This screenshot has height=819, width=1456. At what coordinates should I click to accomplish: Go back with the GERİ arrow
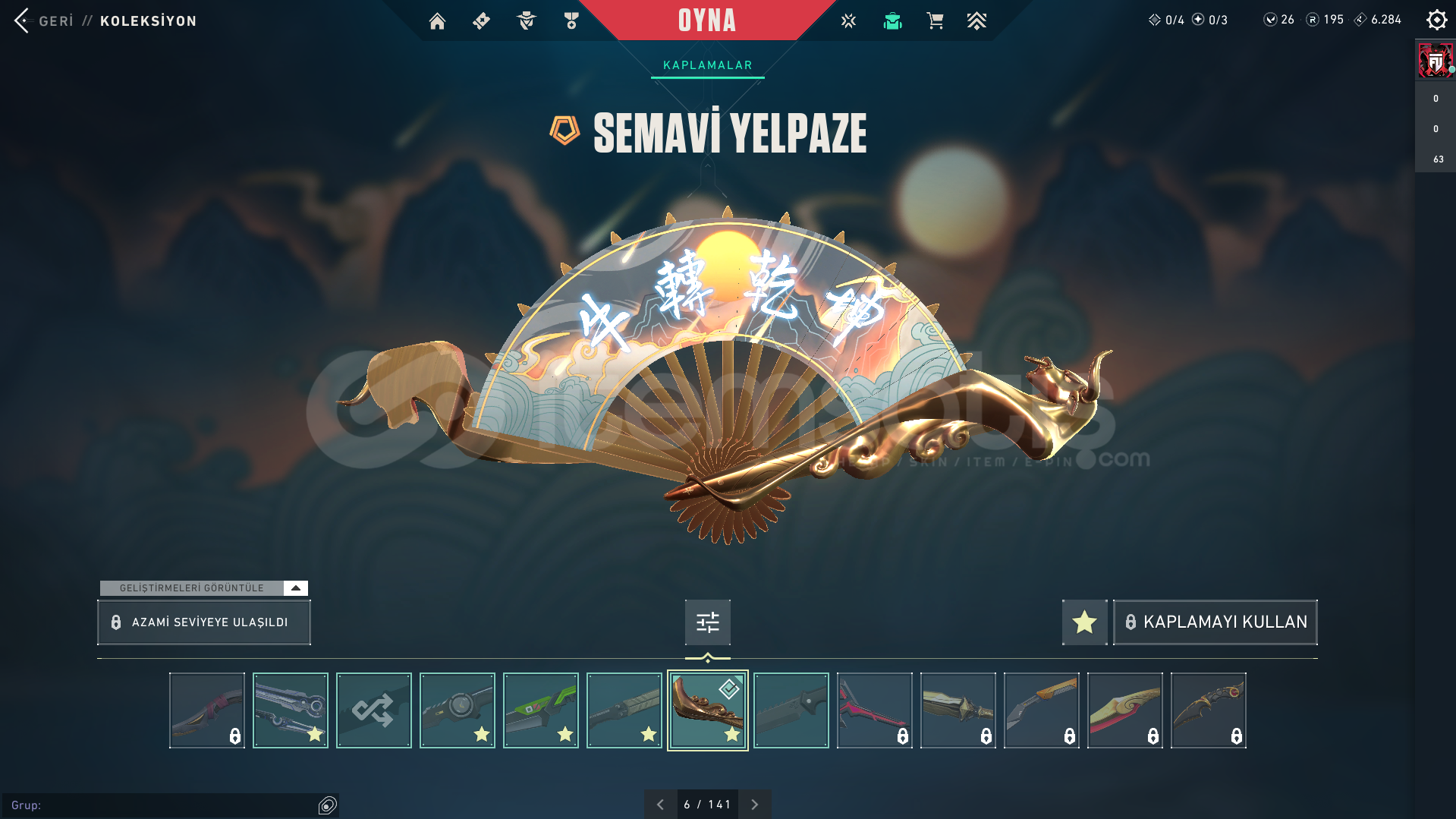pyautogui.click(x=23, y=20)
